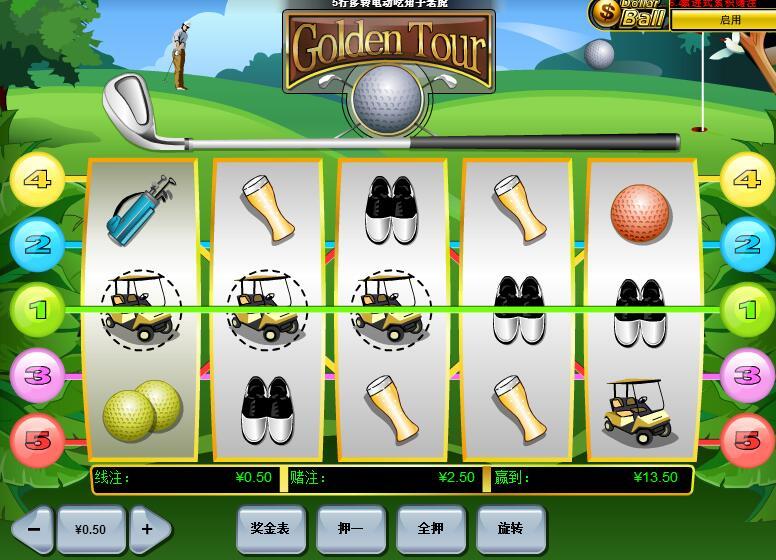Open the 奖金表 paytable

[270, 529]
